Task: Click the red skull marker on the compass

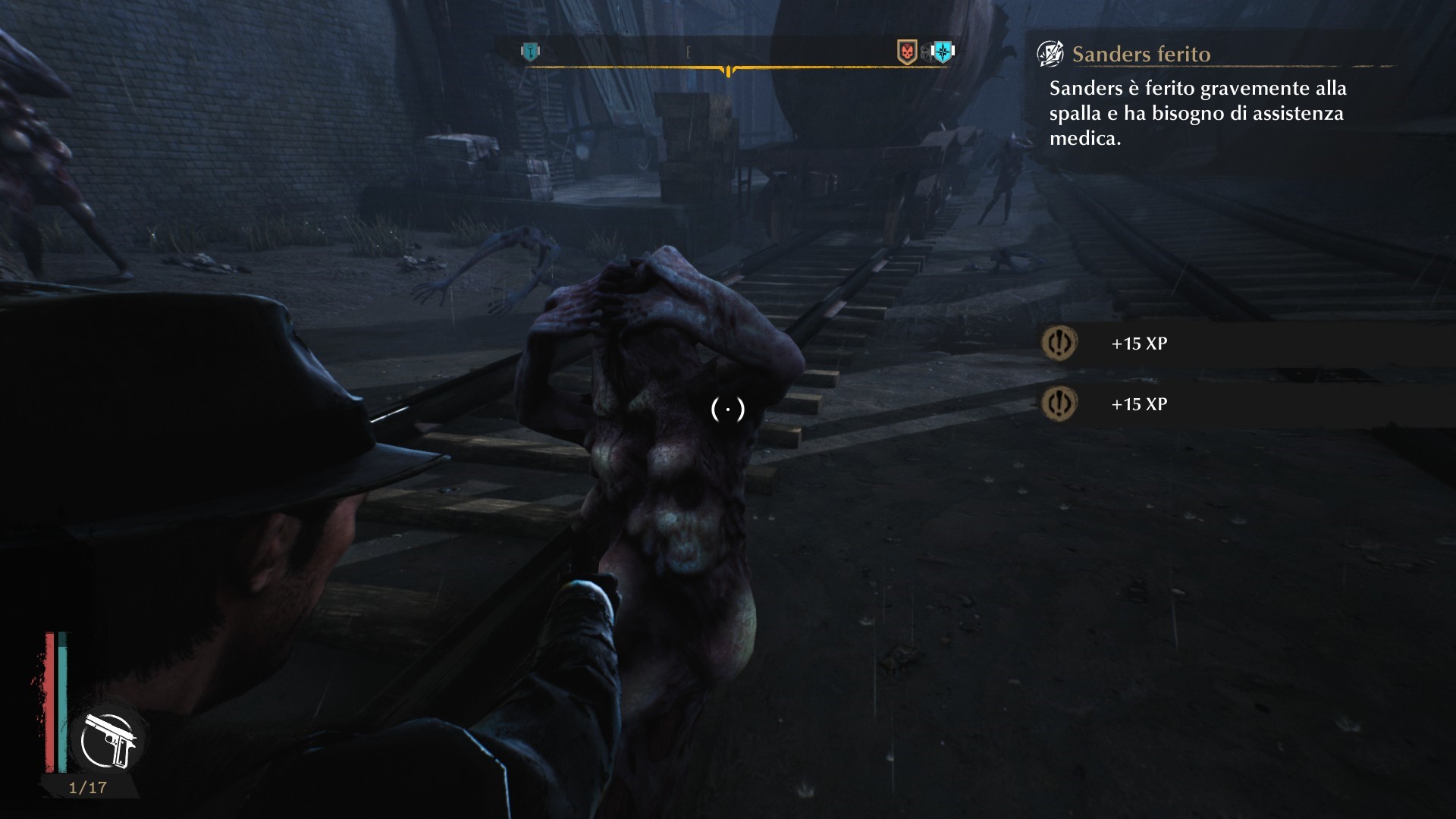Action: click(x=907, y=52)
